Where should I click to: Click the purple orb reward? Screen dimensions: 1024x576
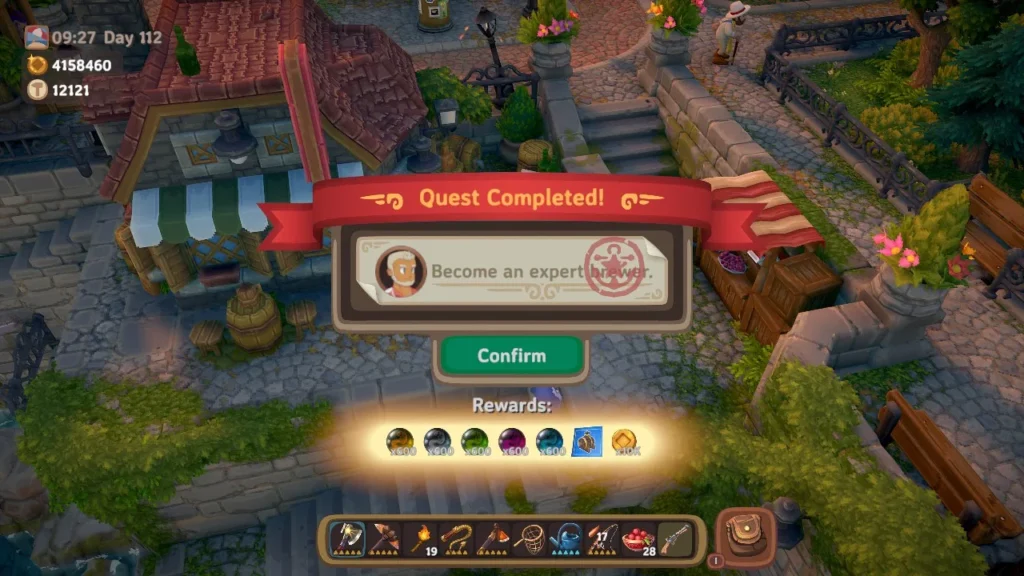512,442
